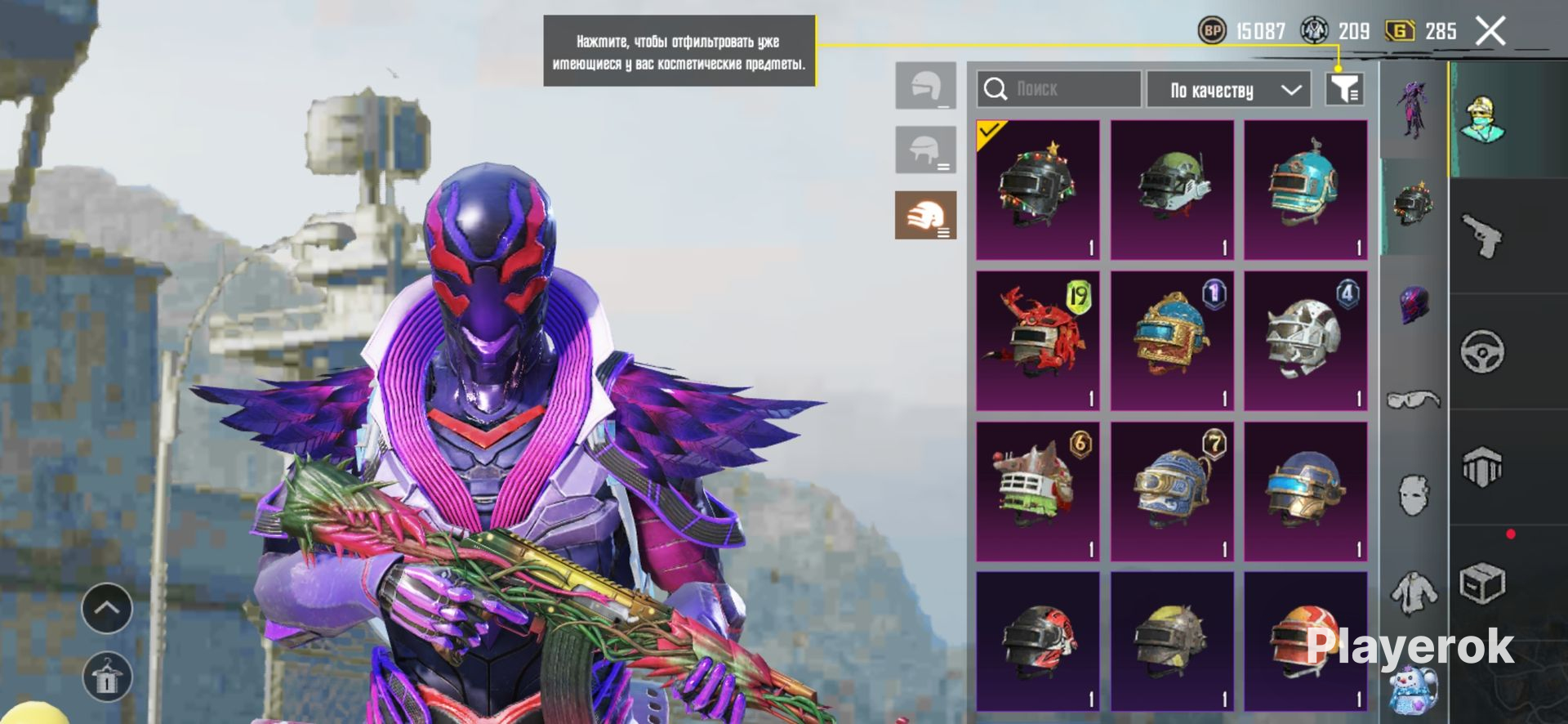This screenshot has width=1568, height=724.
Task: Pick the white skull-plated helmet skin
Action: tap(1305, 341)
